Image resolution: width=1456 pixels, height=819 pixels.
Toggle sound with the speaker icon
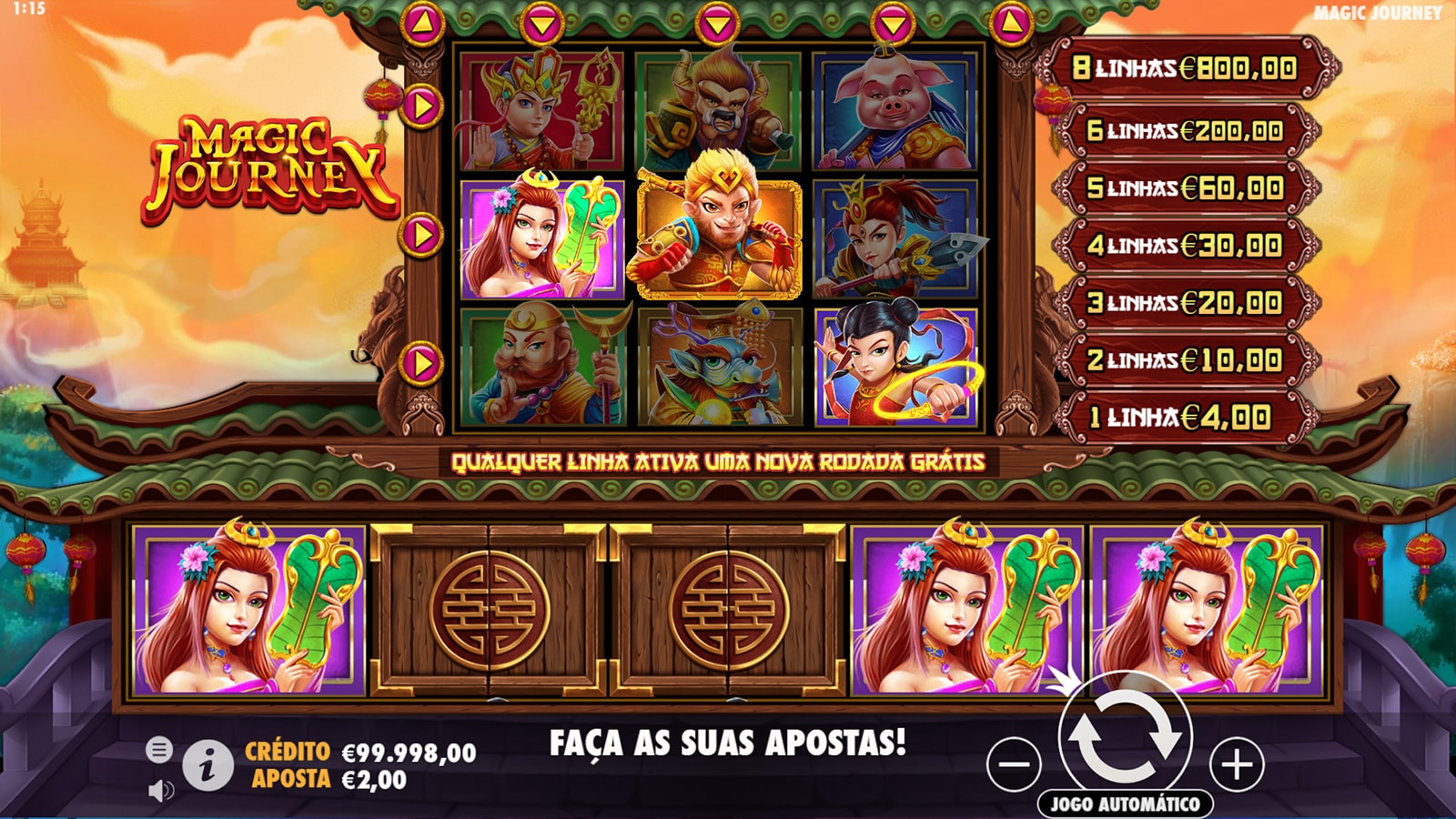tap(160, 790)
